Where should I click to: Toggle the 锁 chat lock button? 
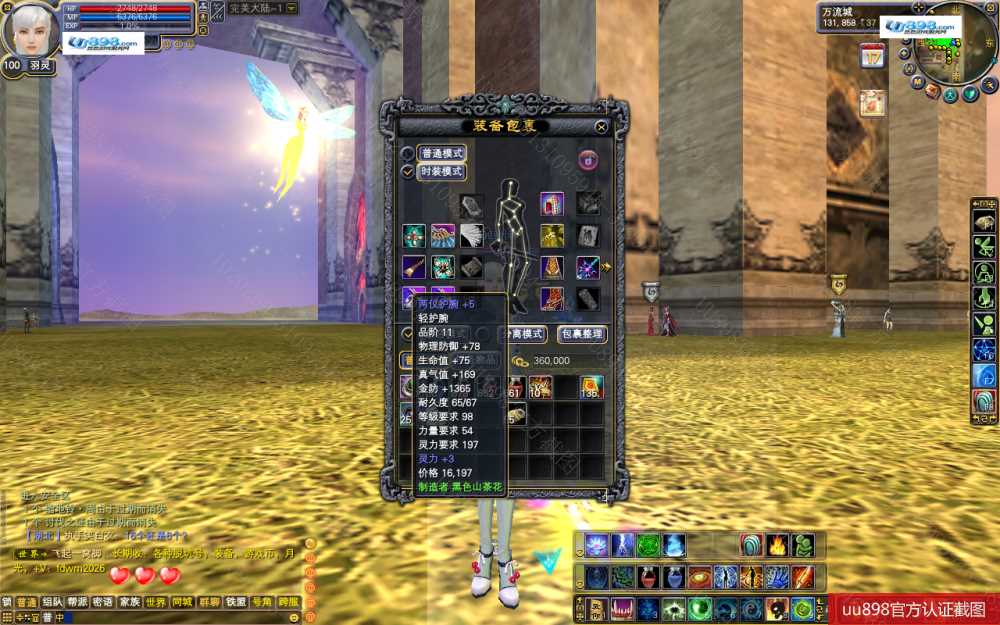click(x=6, y=602)
